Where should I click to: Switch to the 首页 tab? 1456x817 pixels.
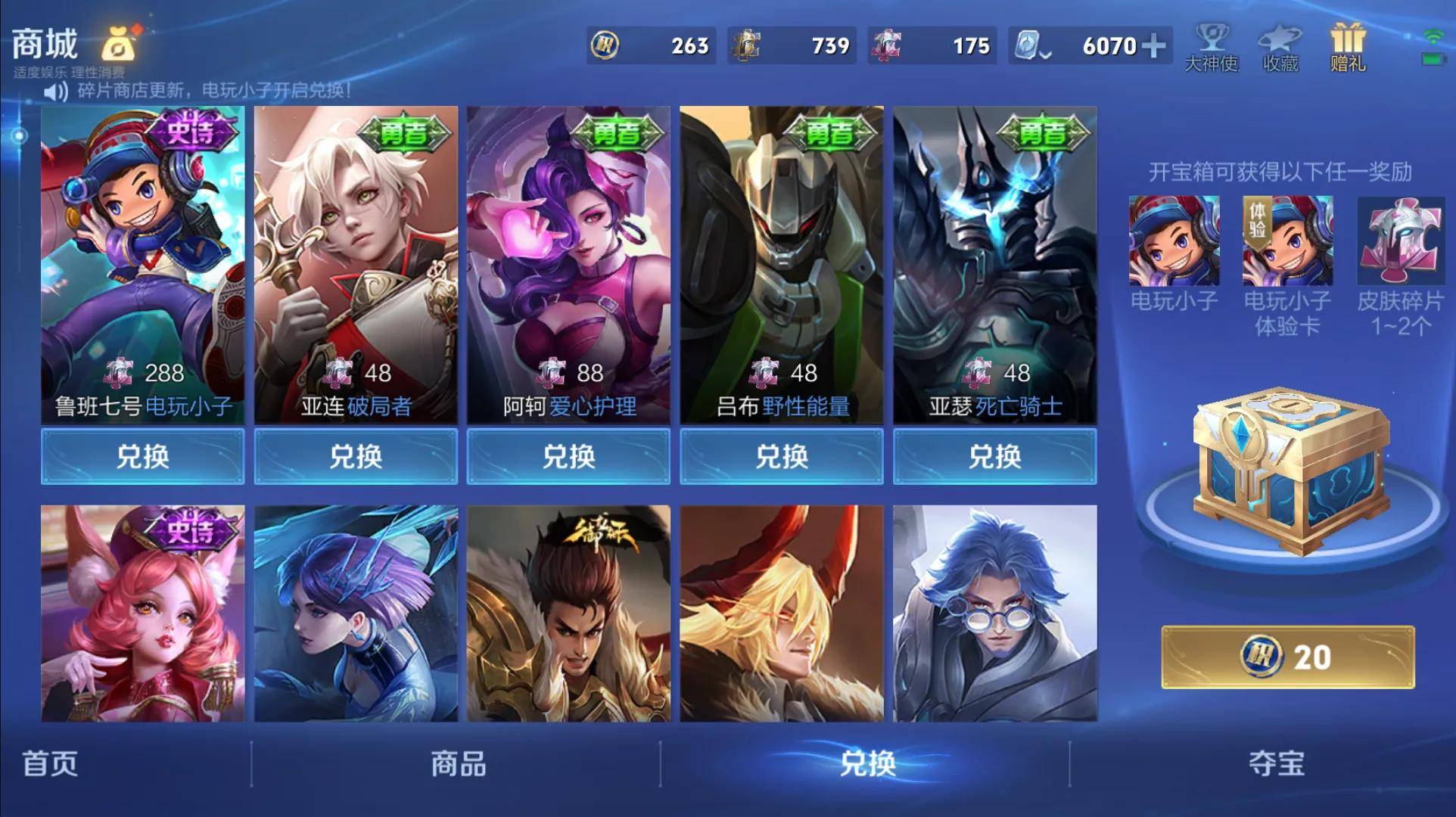(x=50, y=764)
